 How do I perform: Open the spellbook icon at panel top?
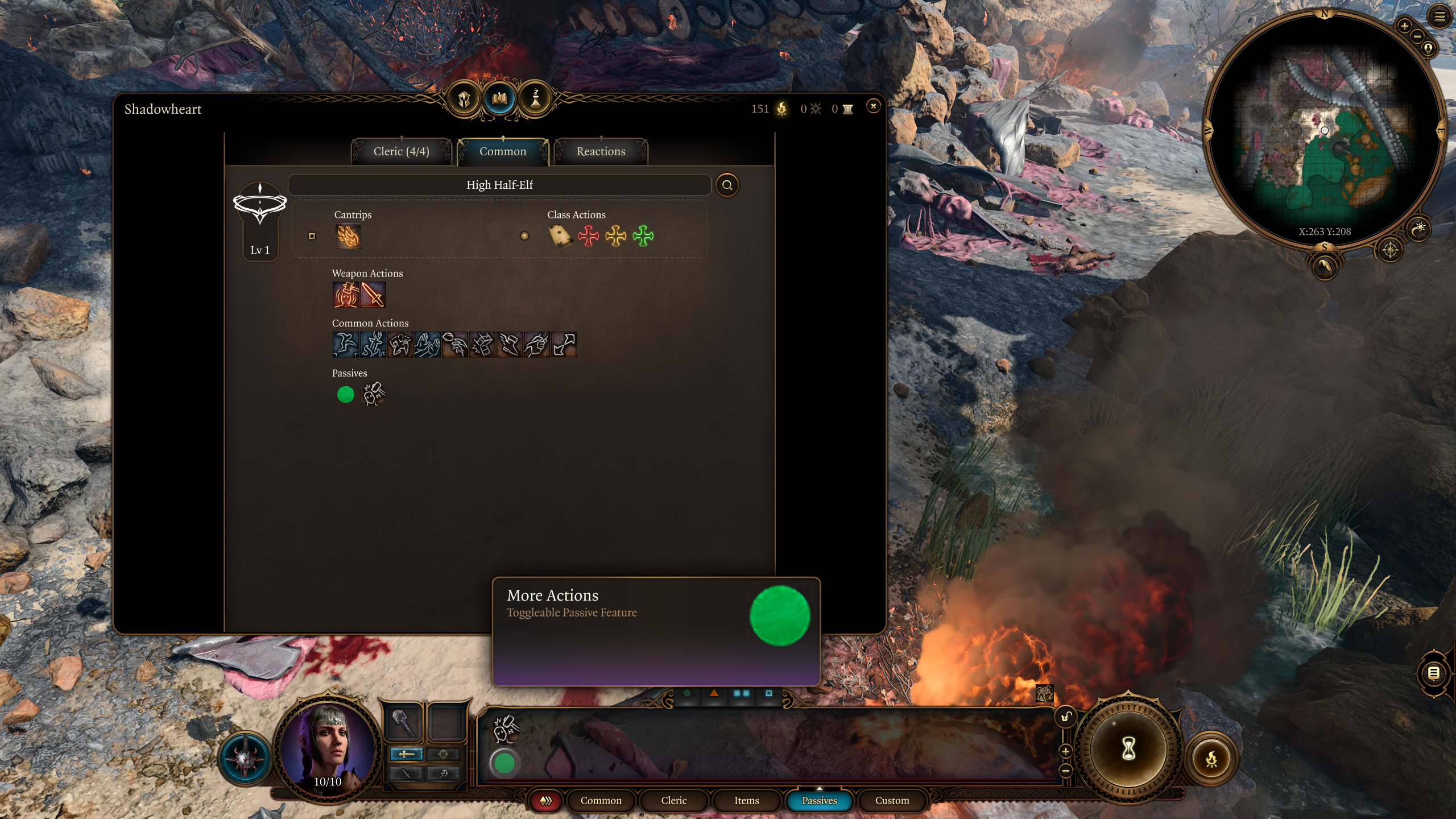coord(499,99)
